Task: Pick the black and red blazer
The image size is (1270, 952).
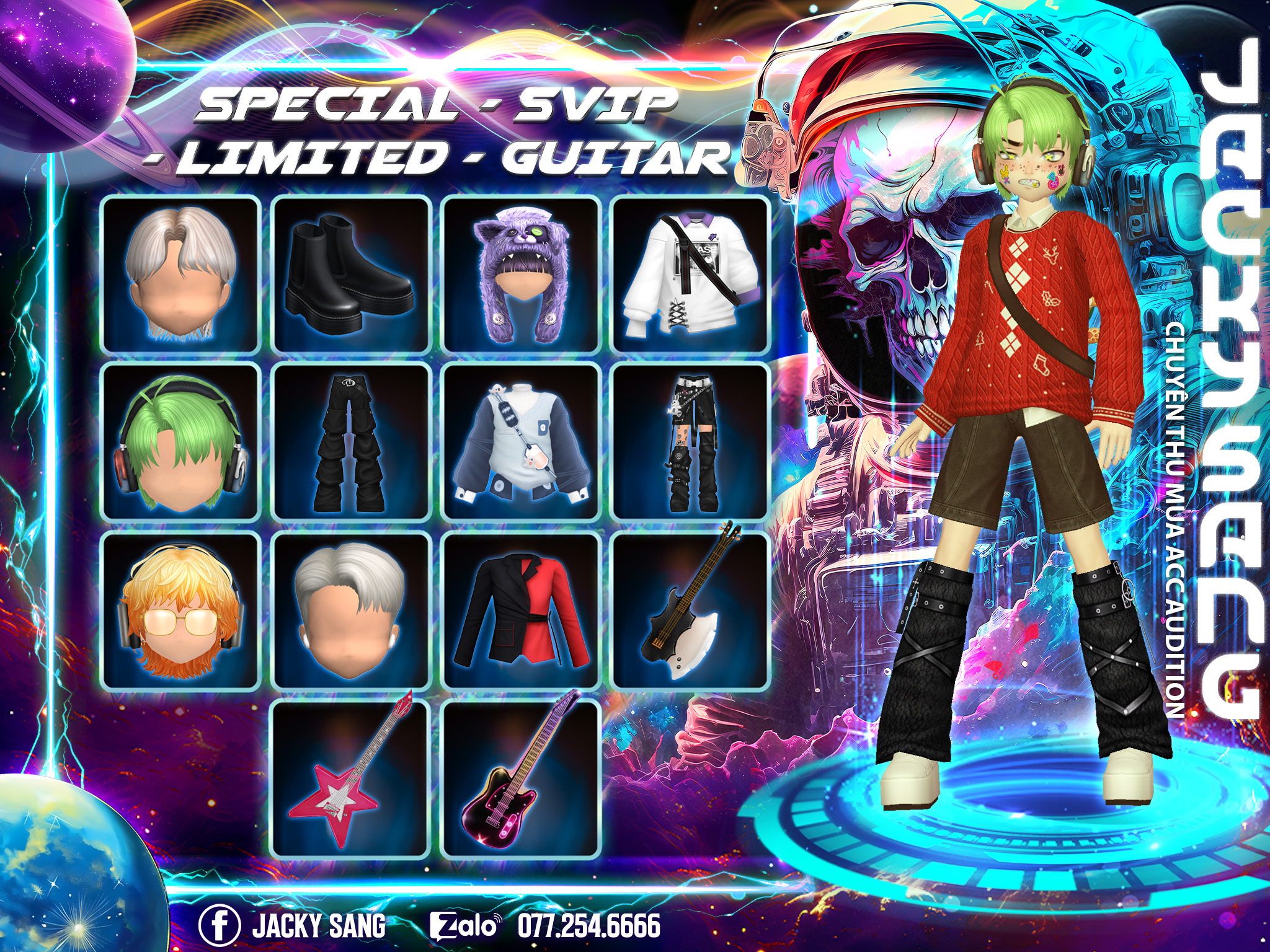Action: tap(521, 610)
